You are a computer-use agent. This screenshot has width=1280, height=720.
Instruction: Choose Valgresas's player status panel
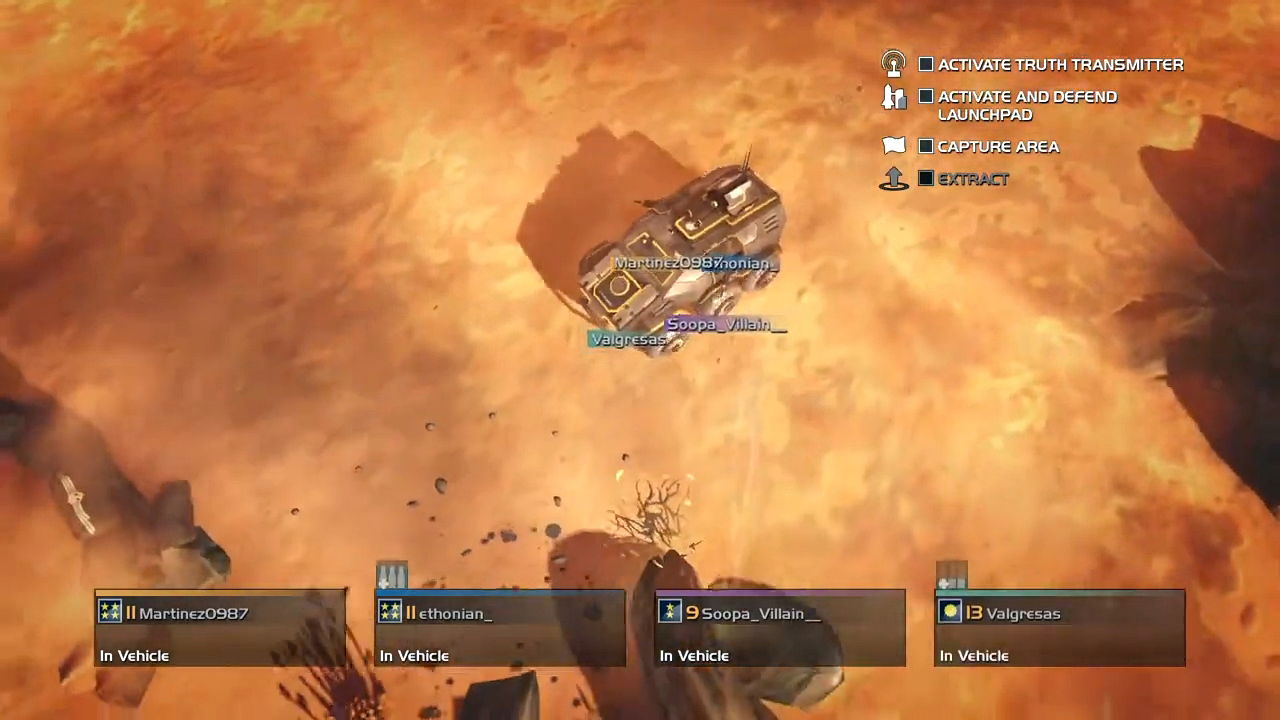[x=1060, y=628]
